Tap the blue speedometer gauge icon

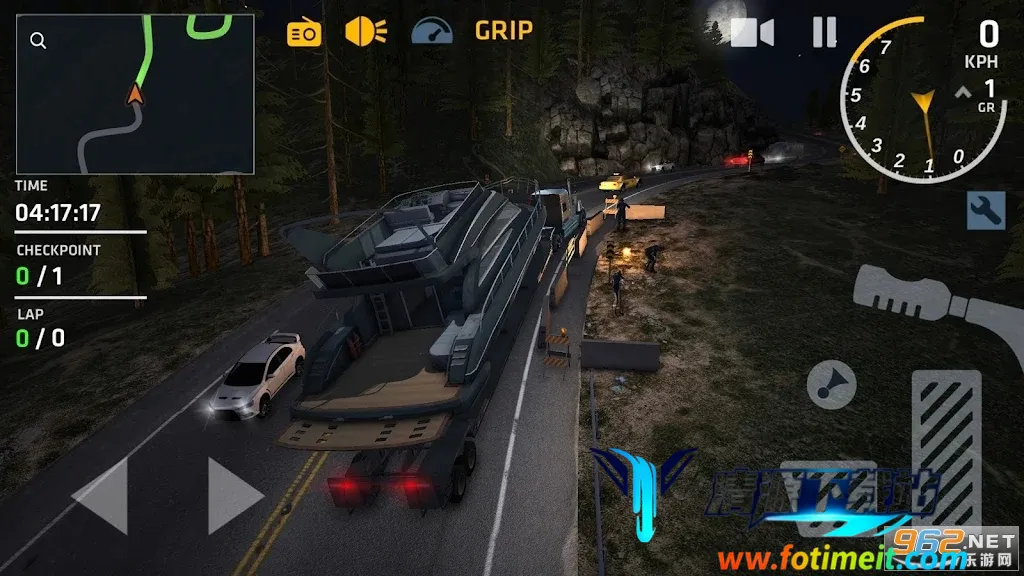click(x=431, y=31)
